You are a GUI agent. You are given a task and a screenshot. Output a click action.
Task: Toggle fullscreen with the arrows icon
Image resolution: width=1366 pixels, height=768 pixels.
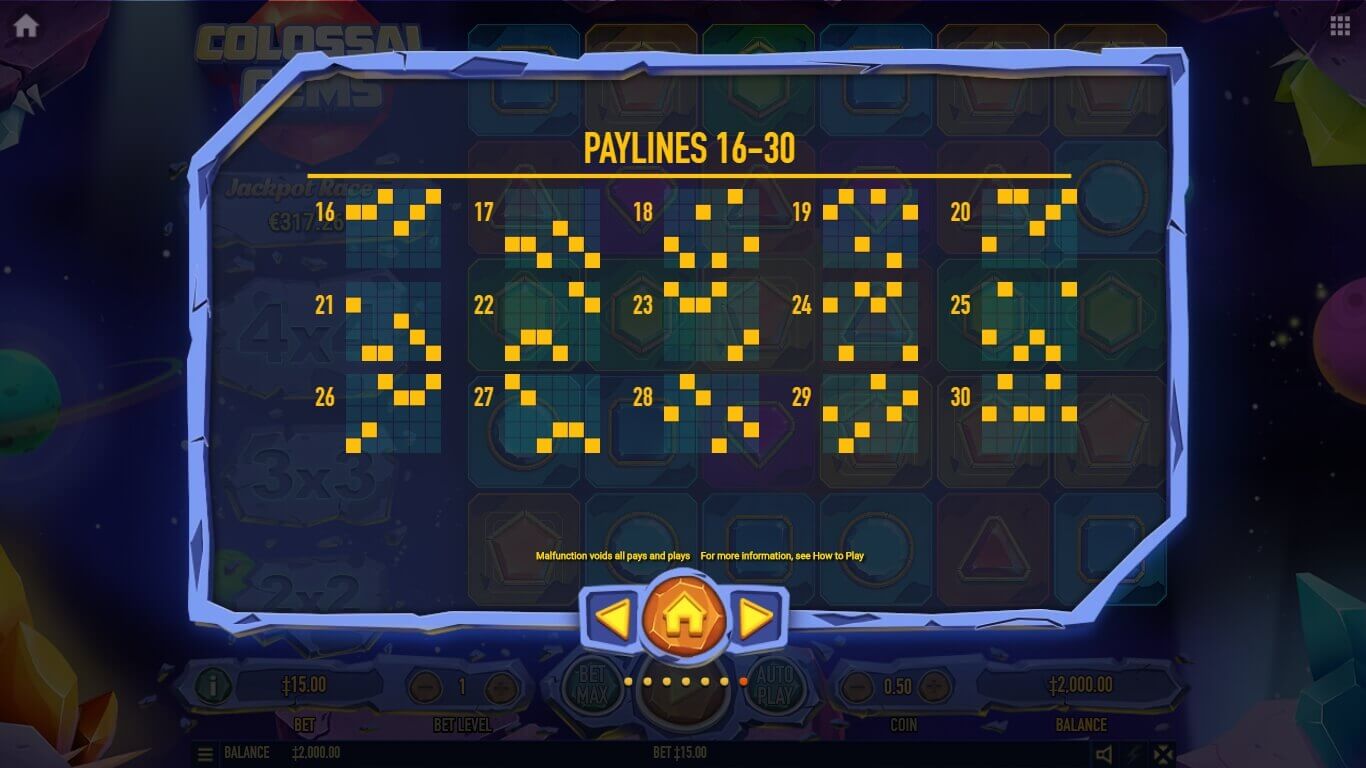1162,754
